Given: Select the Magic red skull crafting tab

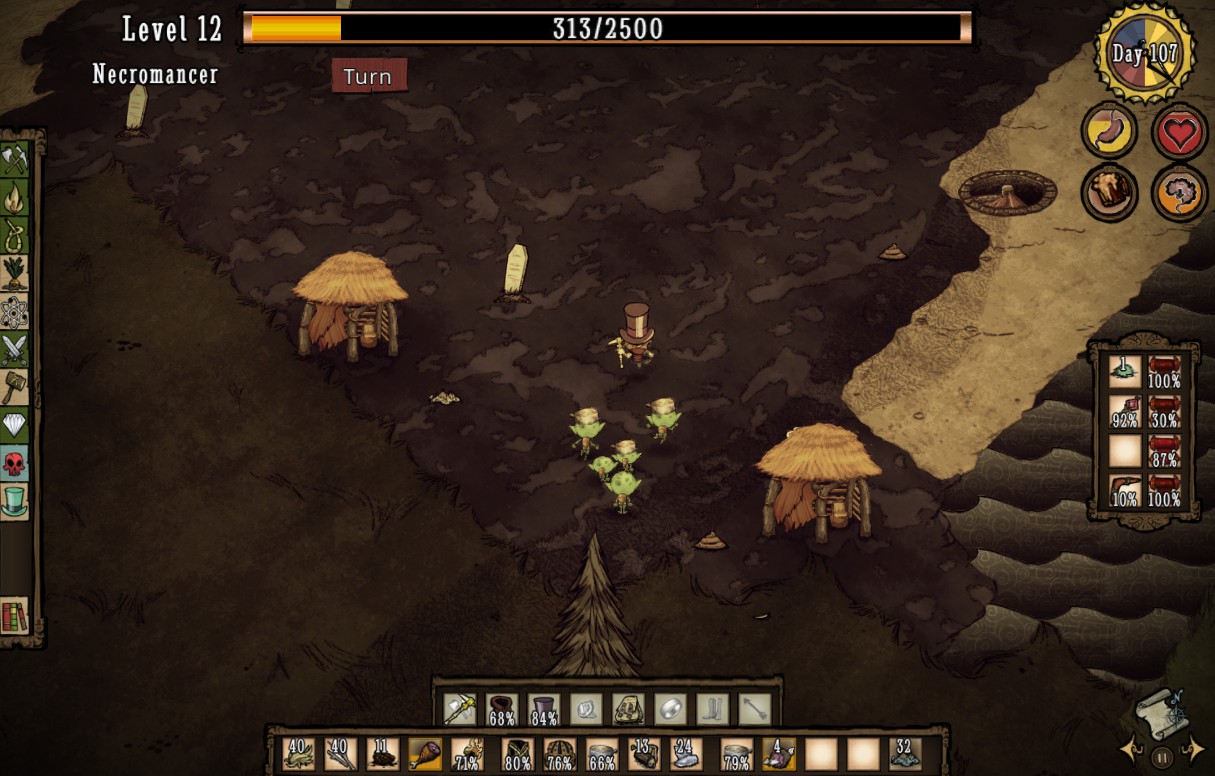Looking at the screenshot, I should click(15, 463).
